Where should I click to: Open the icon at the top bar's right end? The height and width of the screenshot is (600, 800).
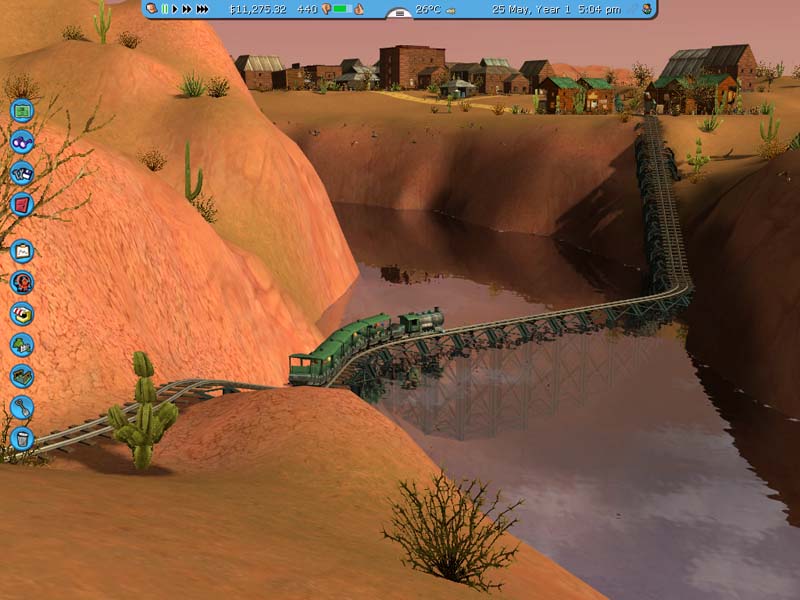(x=647, y=9)
